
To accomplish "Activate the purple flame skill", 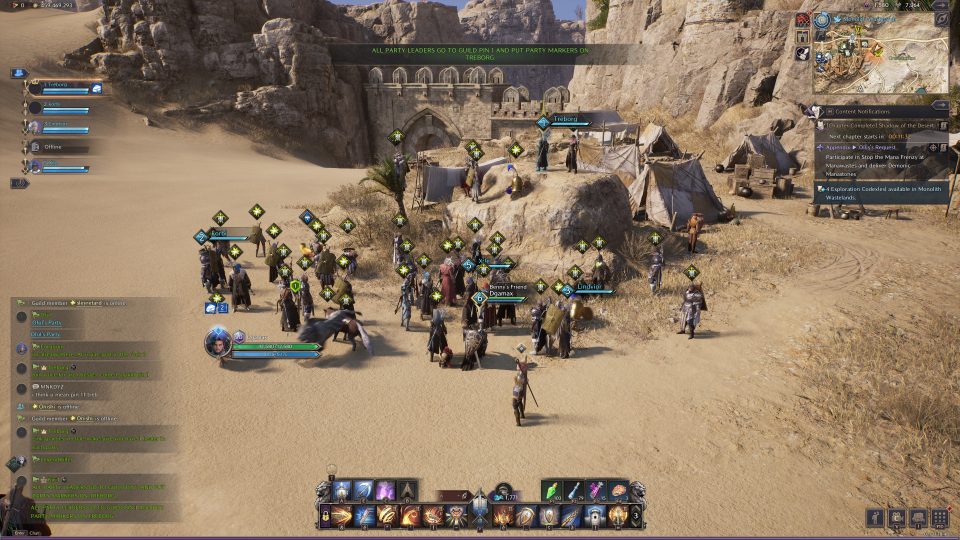I will (385, 491).
